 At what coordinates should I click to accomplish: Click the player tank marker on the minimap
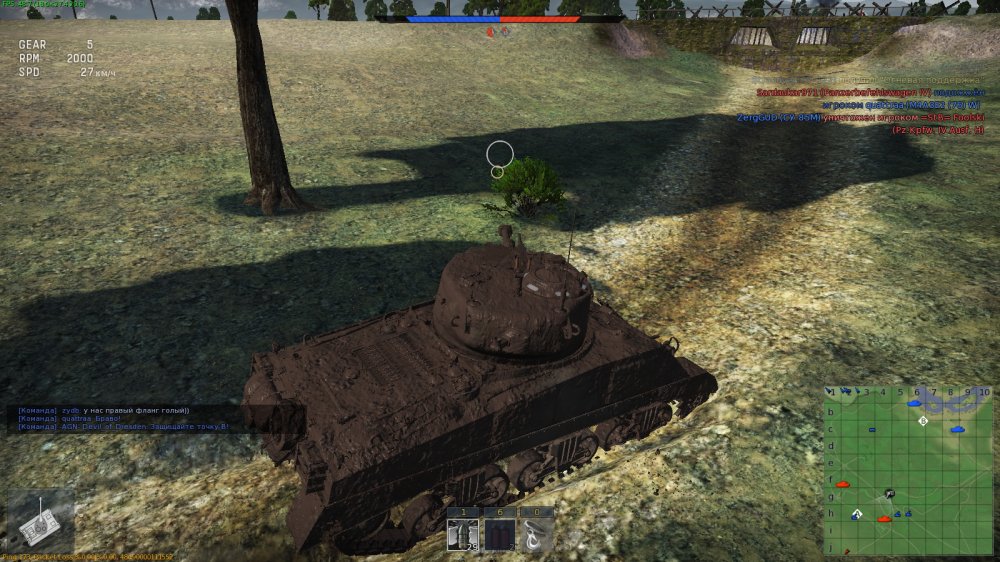(x=888, y=494)
